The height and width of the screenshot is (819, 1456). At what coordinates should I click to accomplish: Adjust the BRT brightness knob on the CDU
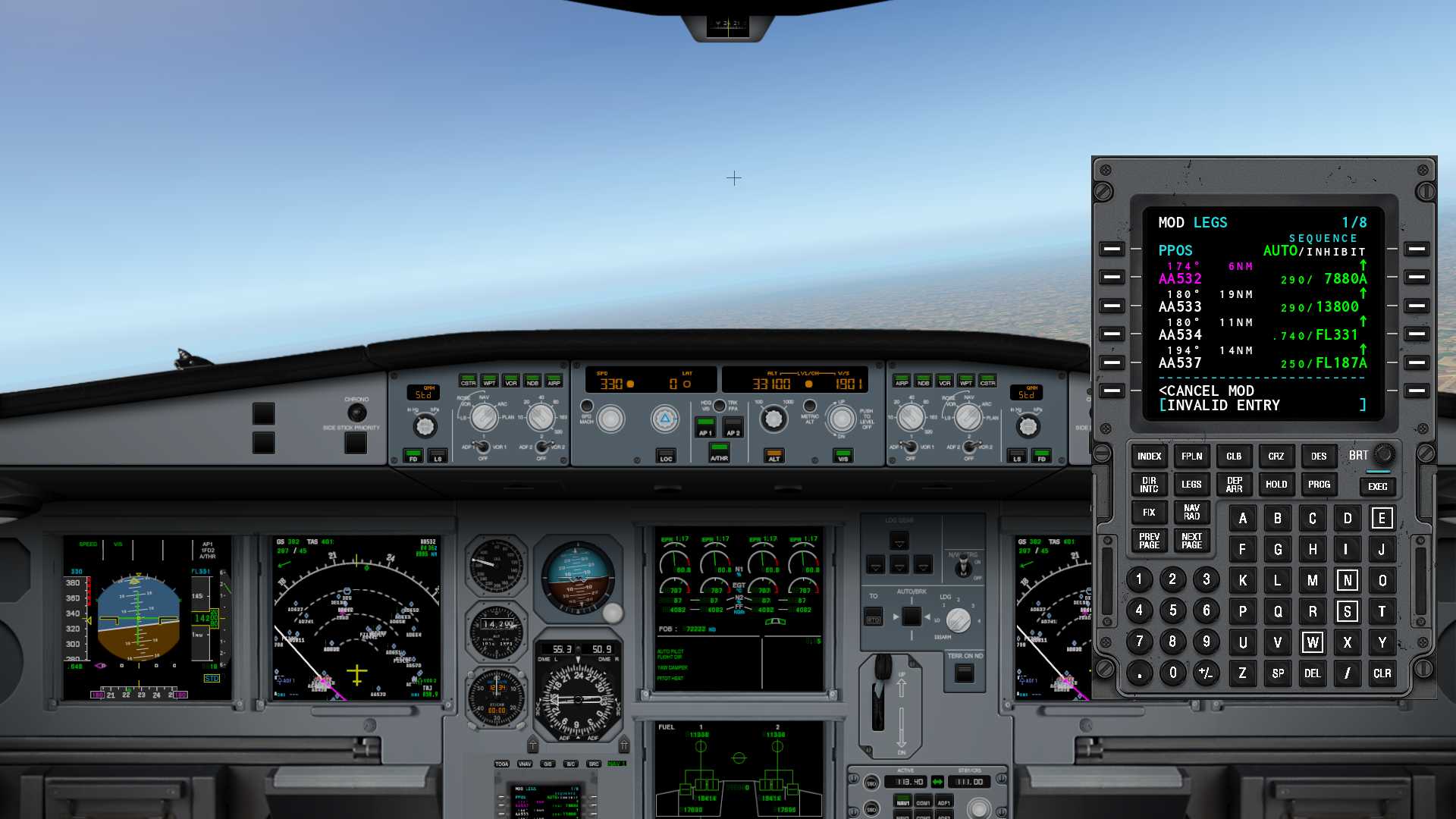click(1385, 454)
